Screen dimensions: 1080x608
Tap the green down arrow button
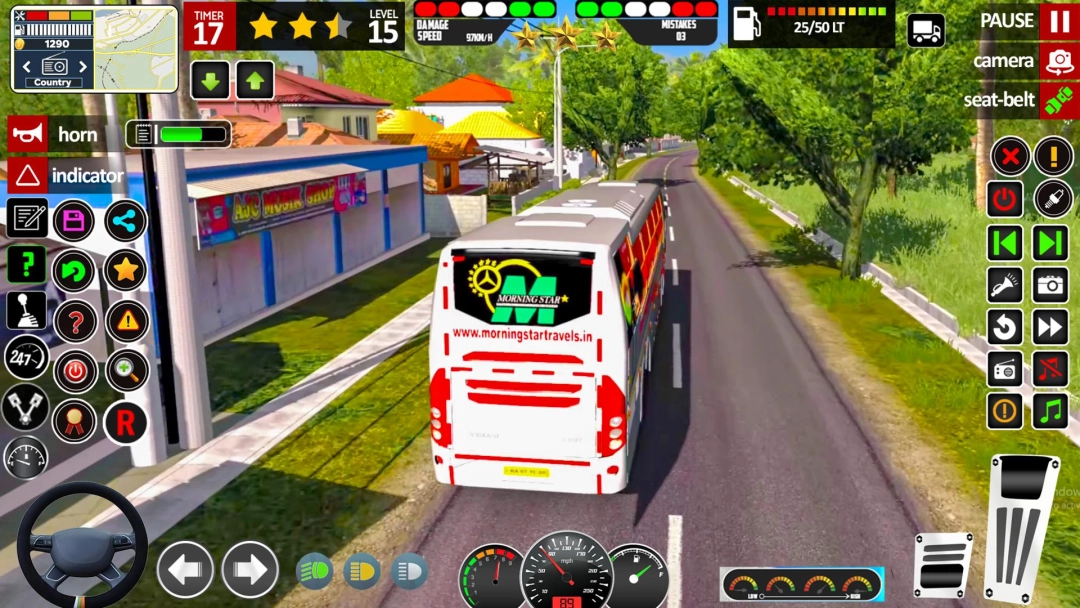(210, 80)
